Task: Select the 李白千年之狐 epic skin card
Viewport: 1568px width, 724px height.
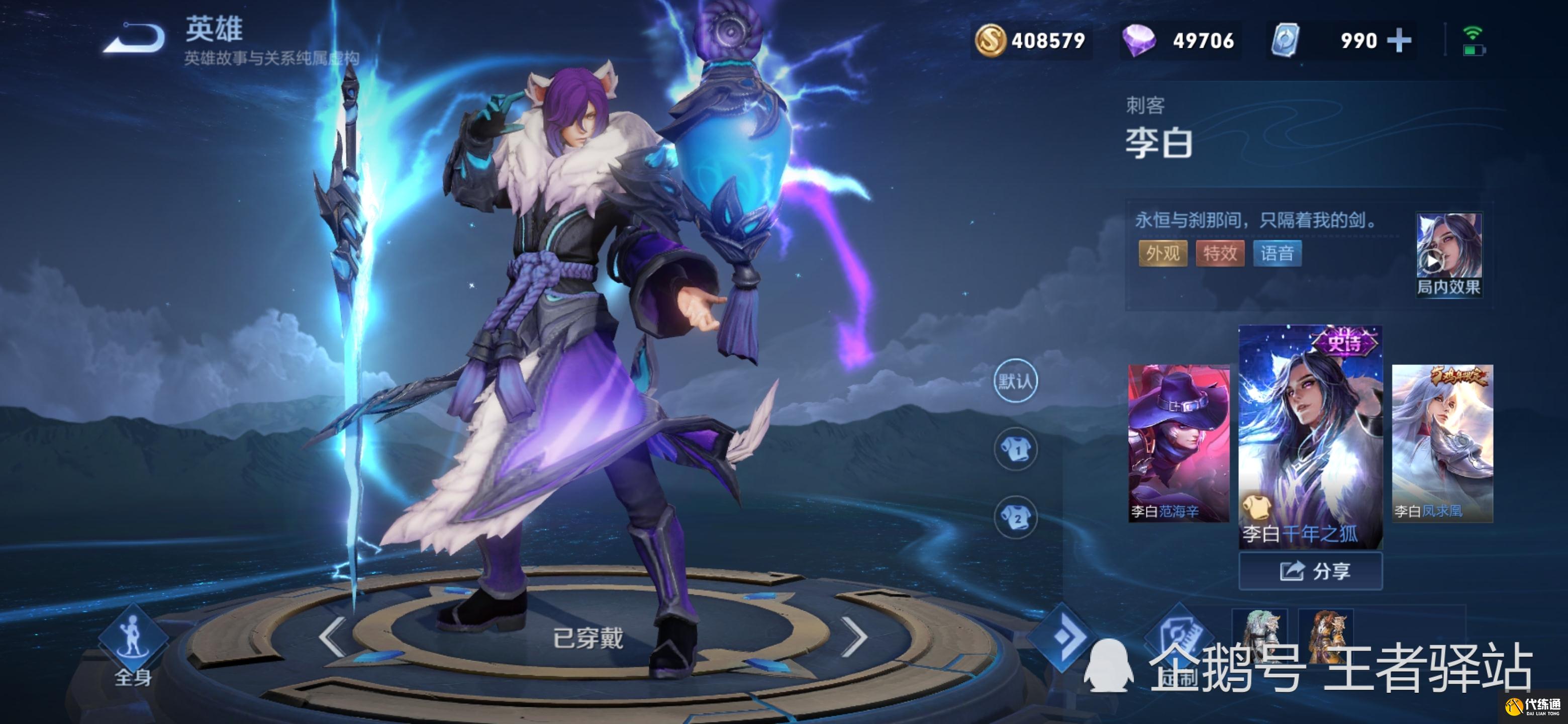Action: click(1310, 436)
